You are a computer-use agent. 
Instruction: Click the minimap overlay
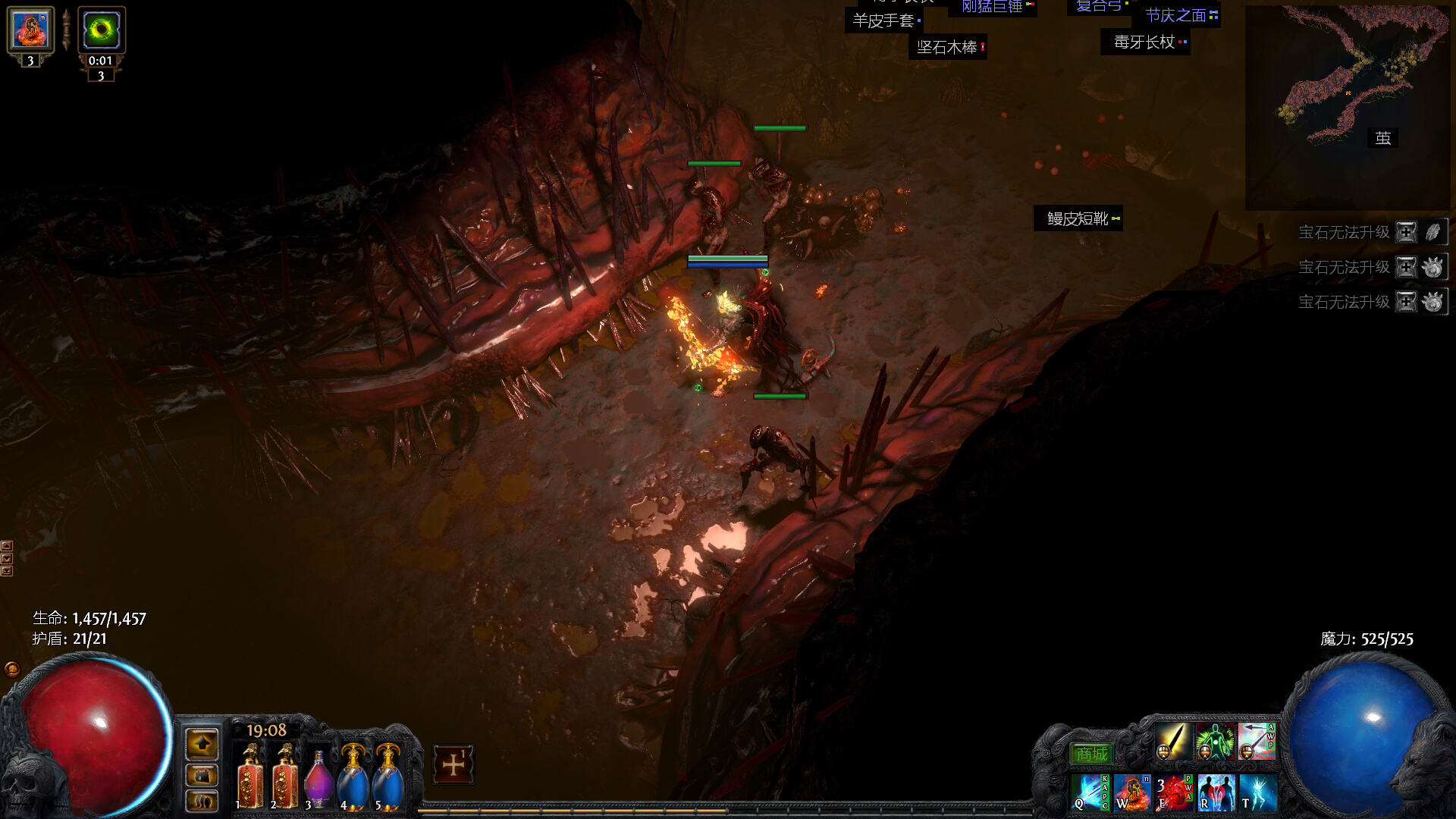(1347, 106)
